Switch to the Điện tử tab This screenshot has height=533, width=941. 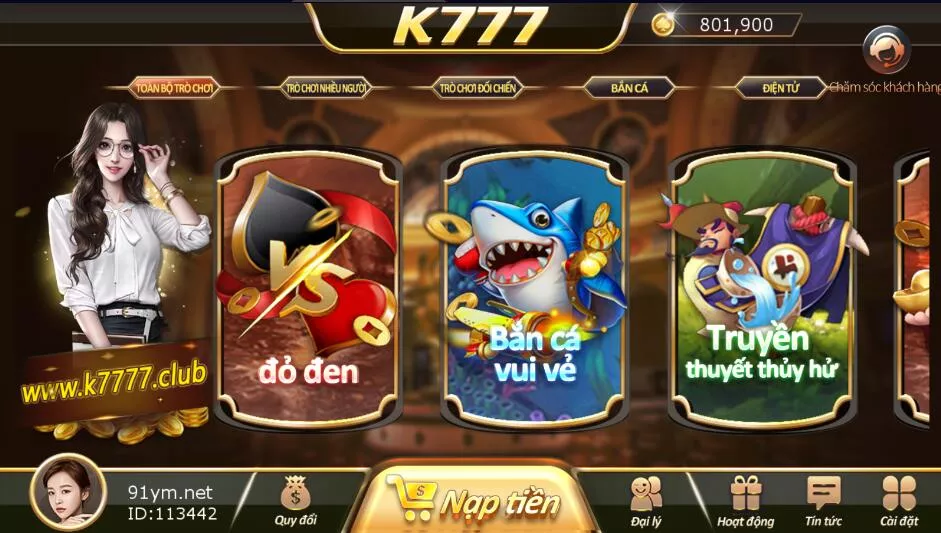click(x=780, y=88)
